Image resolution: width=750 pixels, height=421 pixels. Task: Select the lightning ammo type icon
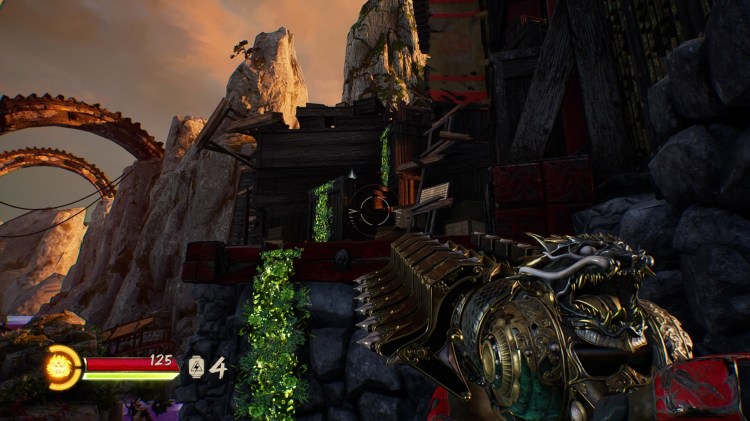(197, 367)
